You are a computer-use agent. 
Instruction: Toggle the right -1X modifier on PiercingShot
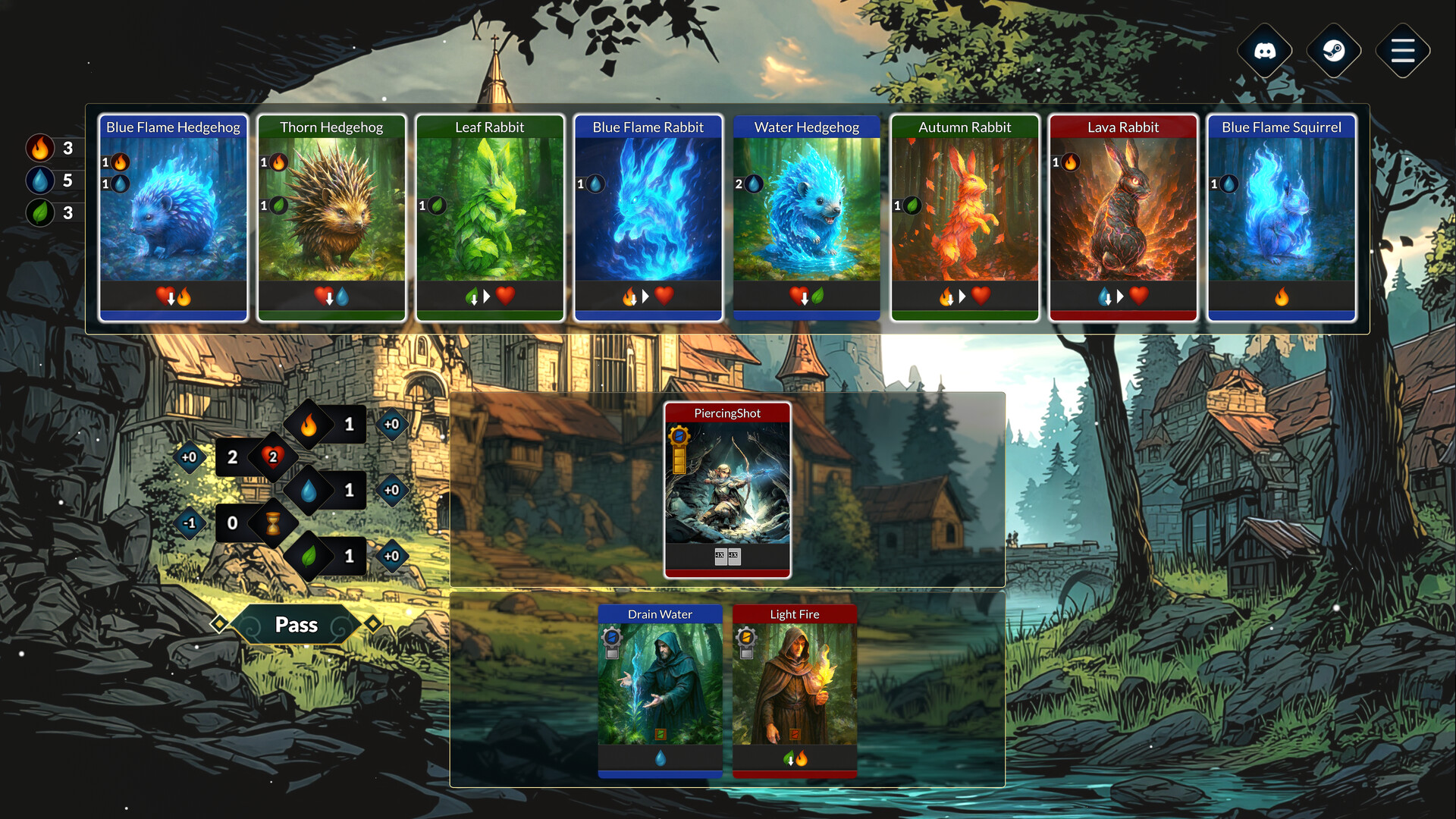click(x=734, y=556)
